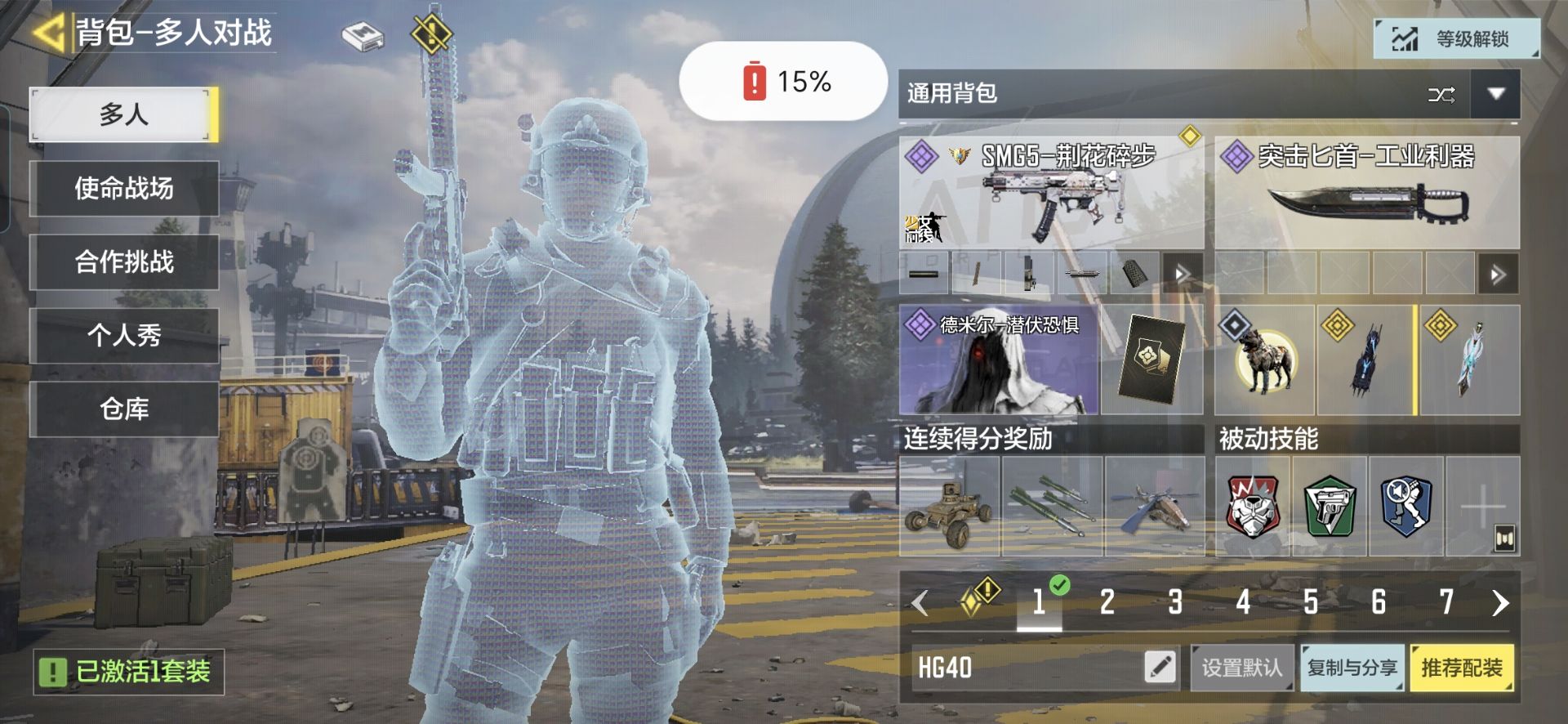Select the 突击匕首-工业利器 knife slot
The width and height of the screenshot is (1568, 724).
tap(1366, 194)
